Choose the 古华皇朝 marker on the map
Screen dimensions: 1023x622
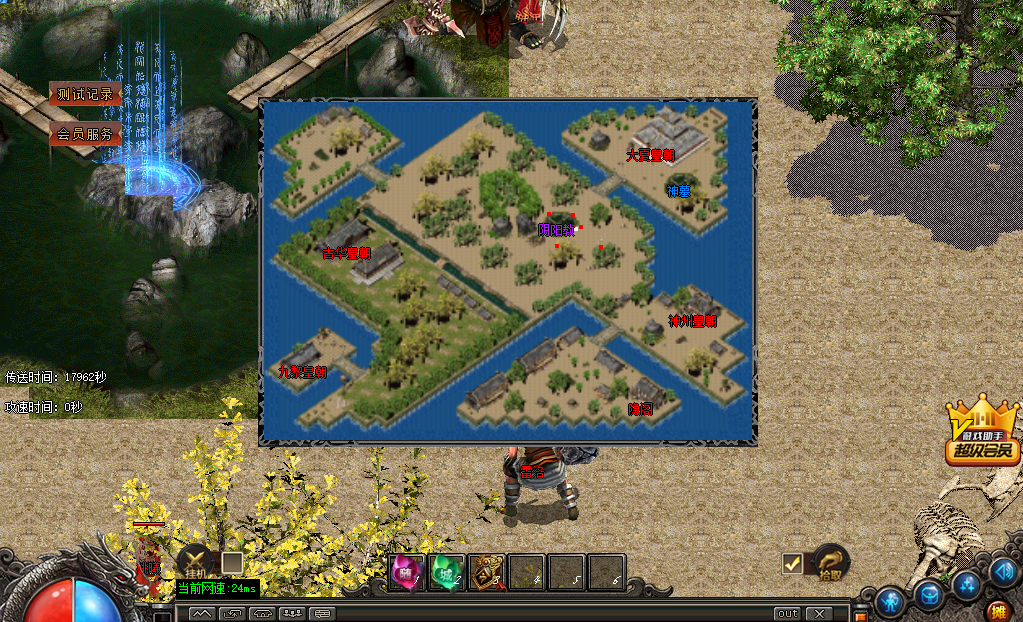pyautogui.click(x=346, y=254)
